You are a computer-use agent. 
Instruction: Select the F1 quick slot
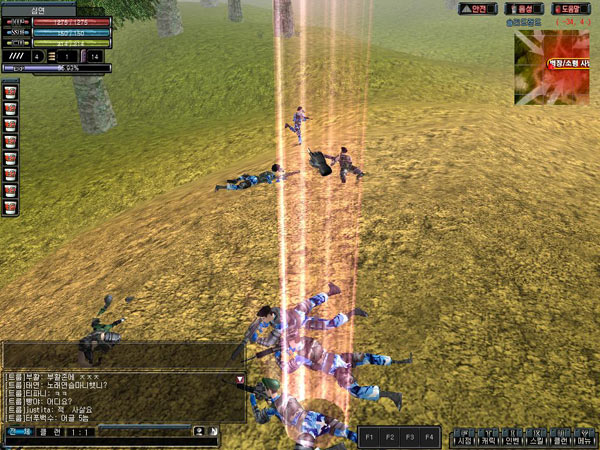[x=369, y=437]
